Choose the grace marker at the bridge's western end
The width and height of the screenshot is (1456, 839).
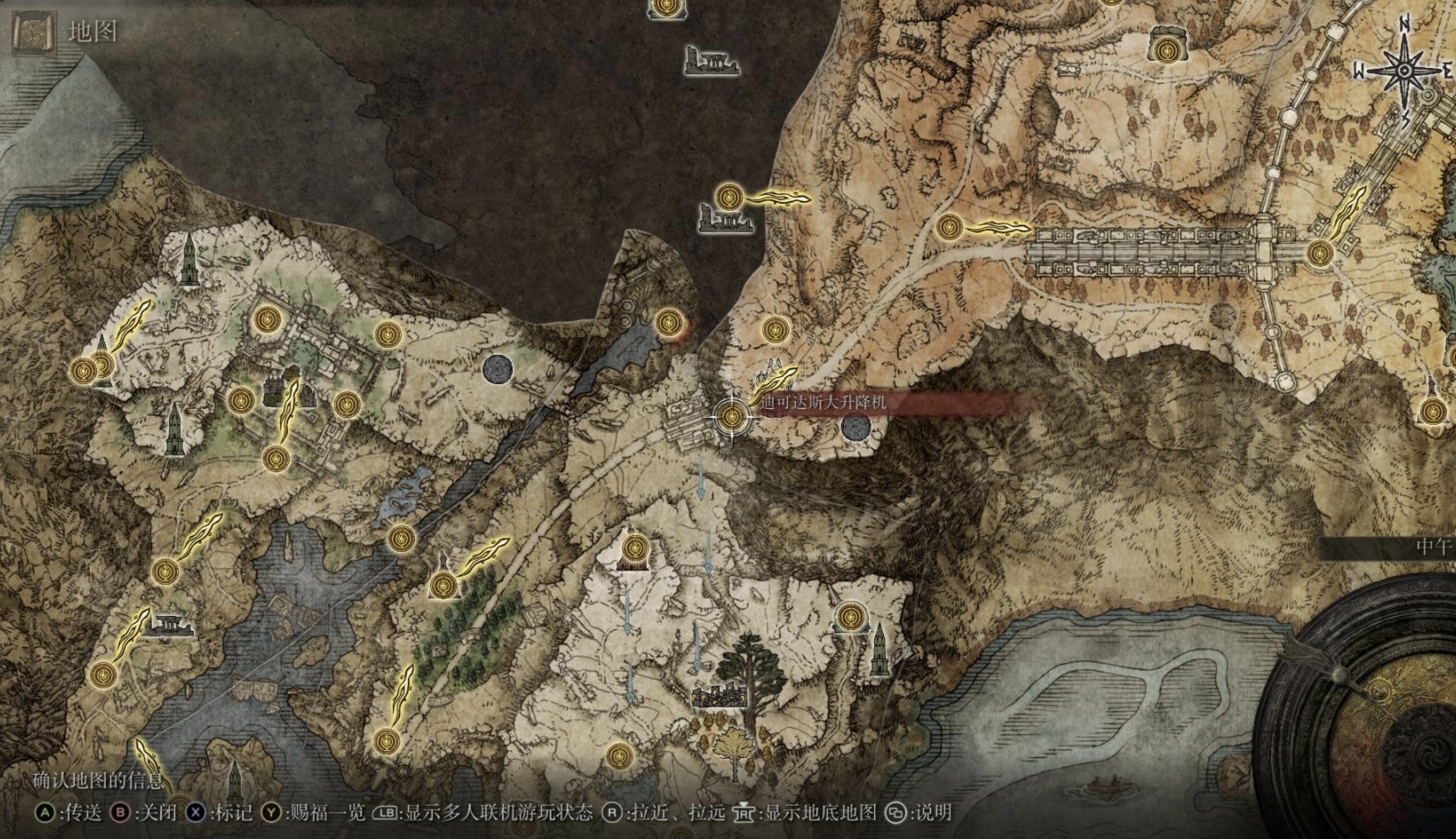949,227
